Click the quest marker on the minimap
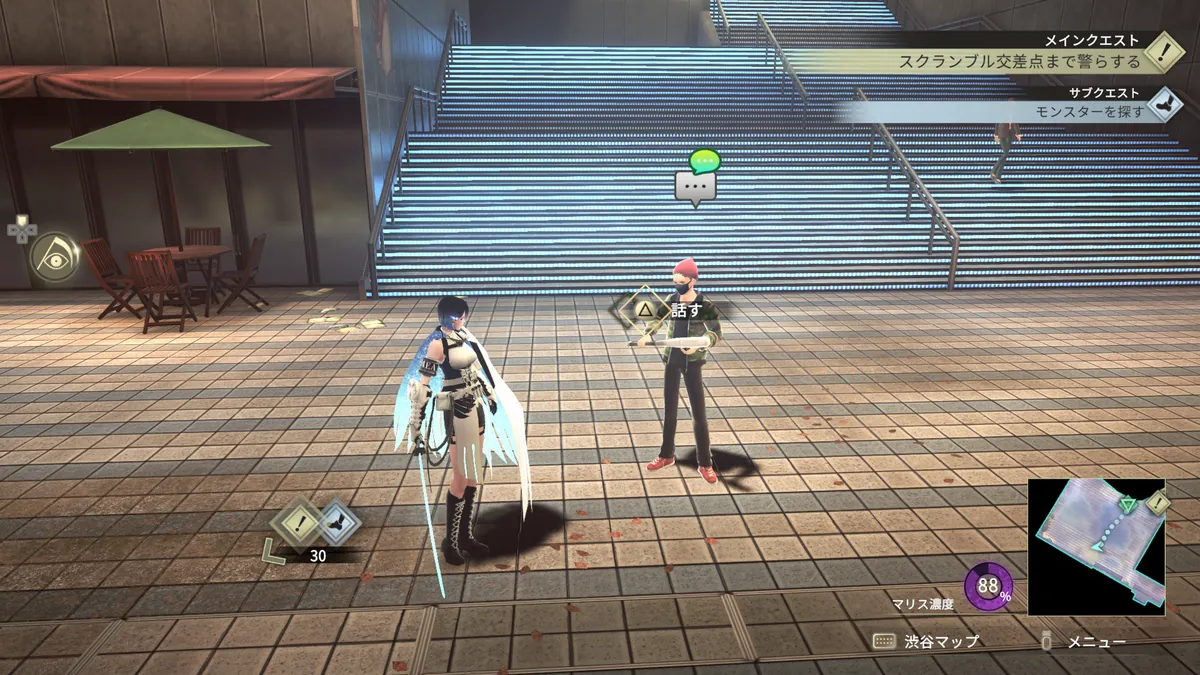This screenshot has height=675, width=1200. (x=1157, y=503)
